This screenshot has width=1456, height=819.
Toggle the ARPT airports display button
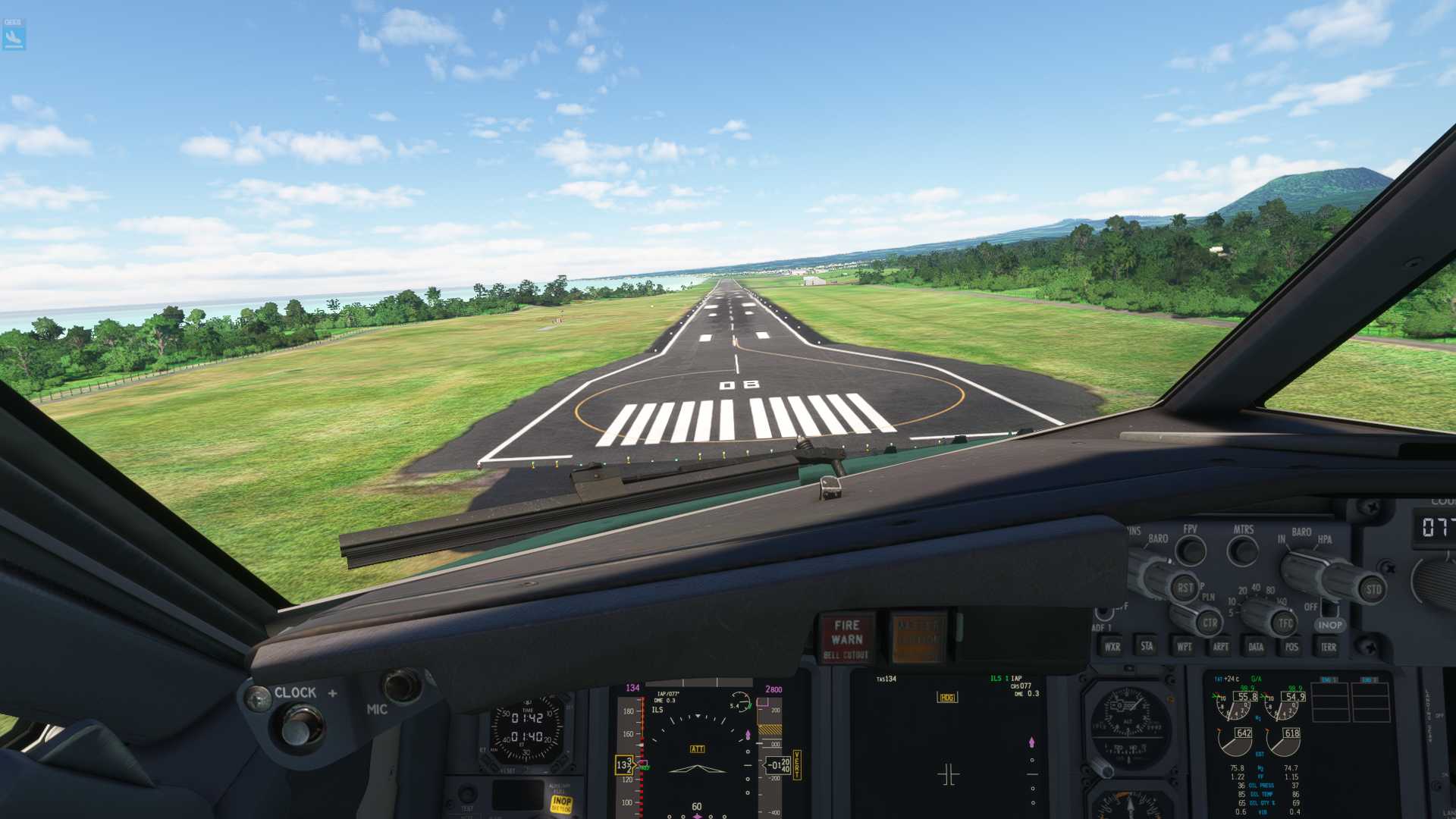pos(1220,647)
